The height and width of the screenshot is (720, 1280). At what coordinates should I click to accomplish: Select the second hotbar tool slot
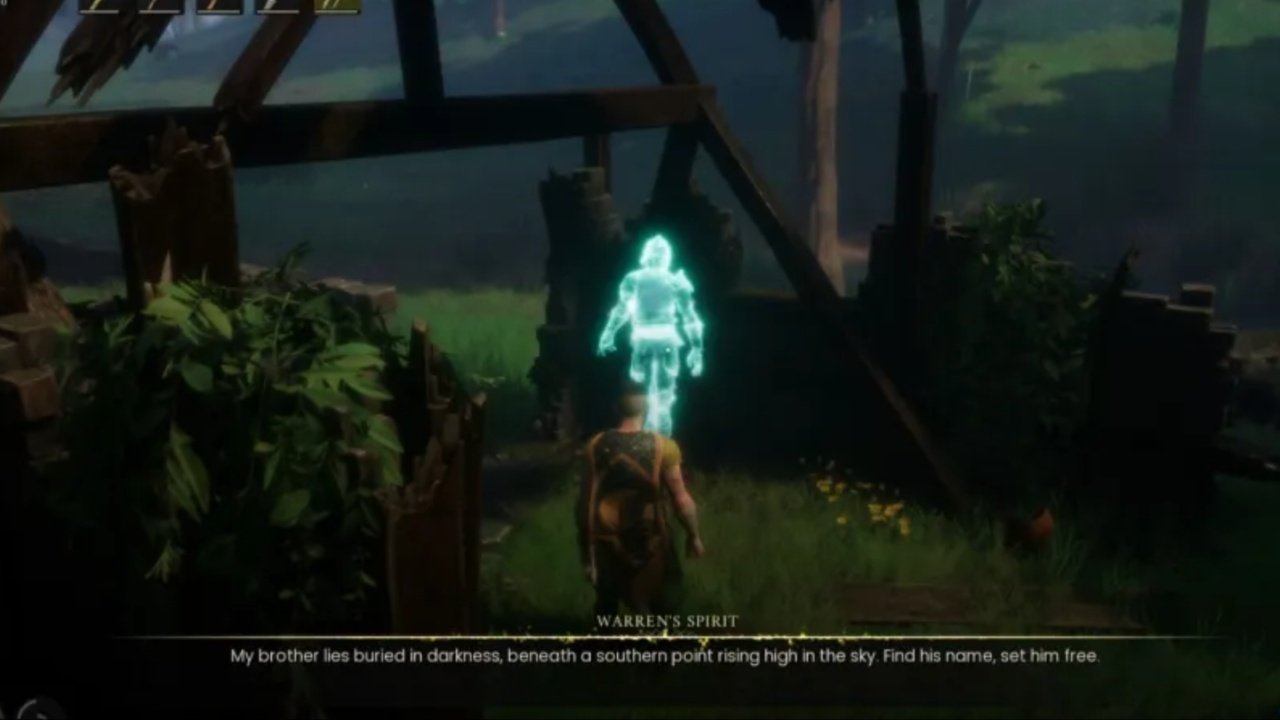pyautogui.click(x=160, y=10)
